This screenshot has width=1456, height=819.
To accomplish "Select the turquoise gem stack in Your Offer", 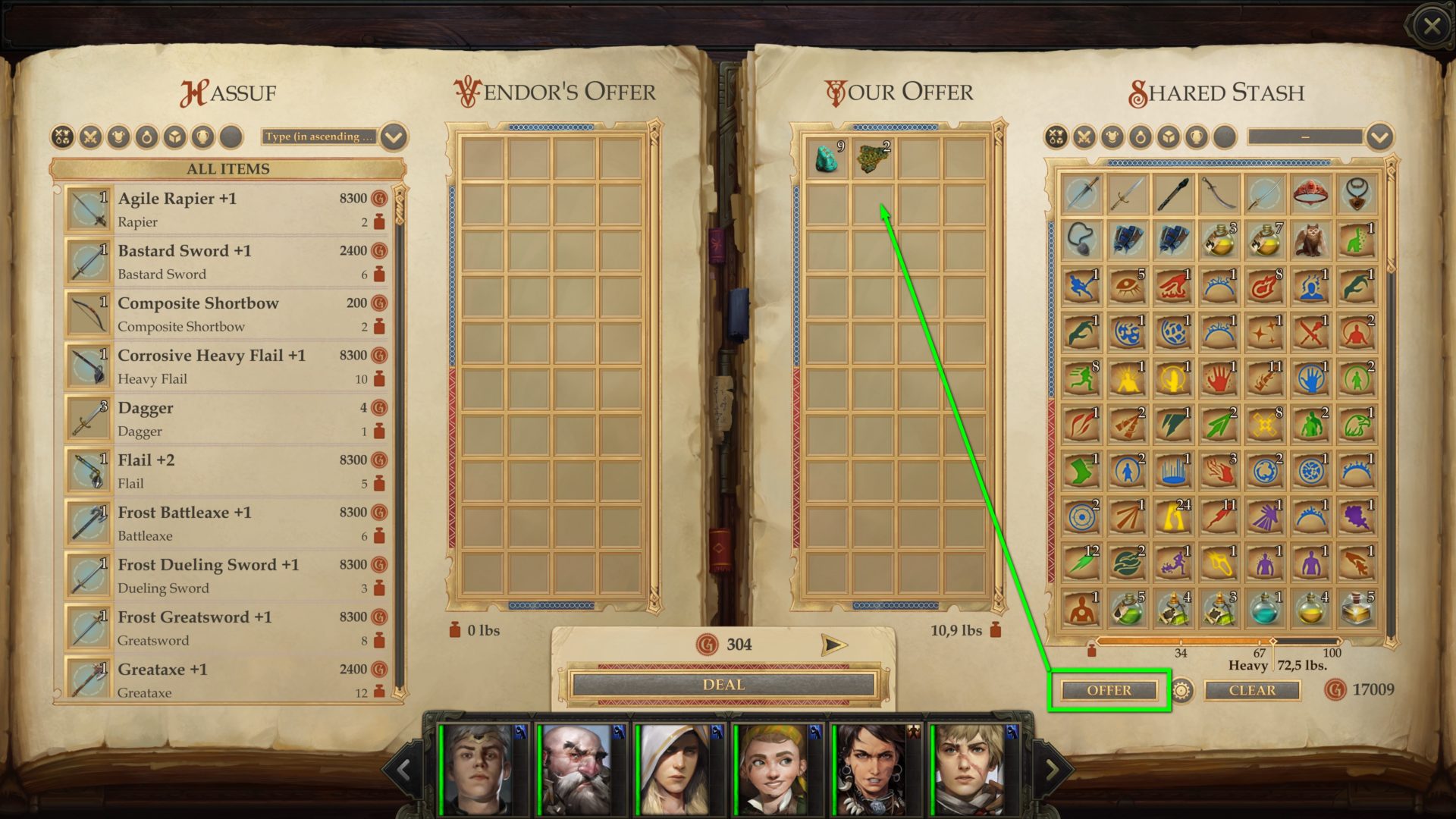I will [828, 159].
